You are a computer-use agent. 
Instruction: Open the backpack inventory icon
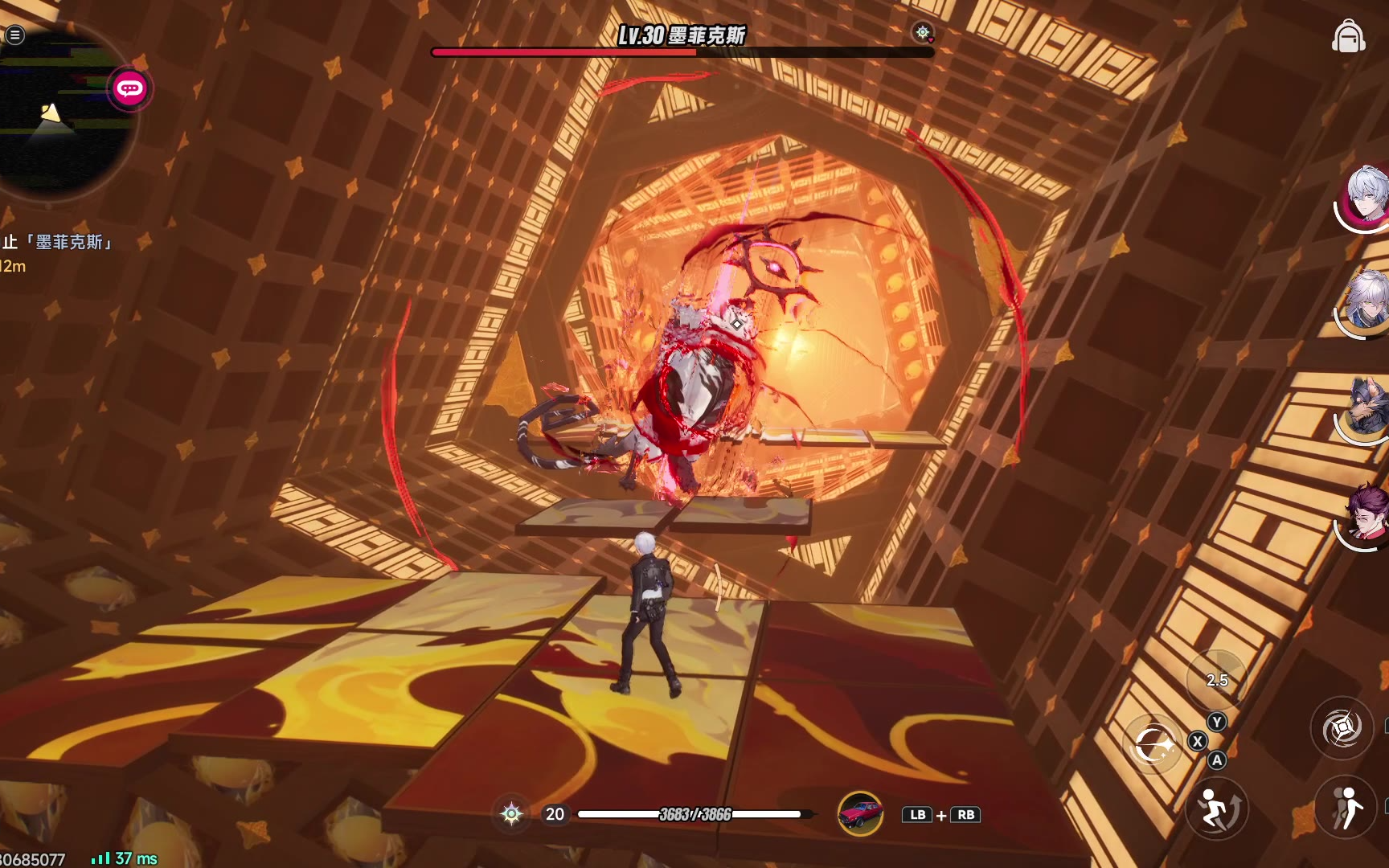[x=1348, y=37]
